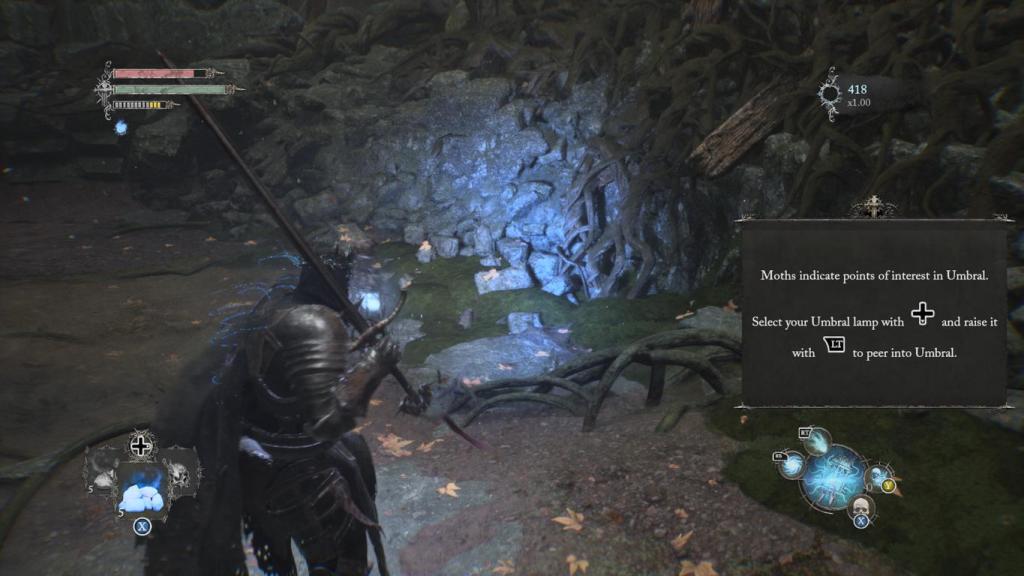Click the blue status orb under the bars
This screenshot has width=1024, height=576.
[121, 128]
